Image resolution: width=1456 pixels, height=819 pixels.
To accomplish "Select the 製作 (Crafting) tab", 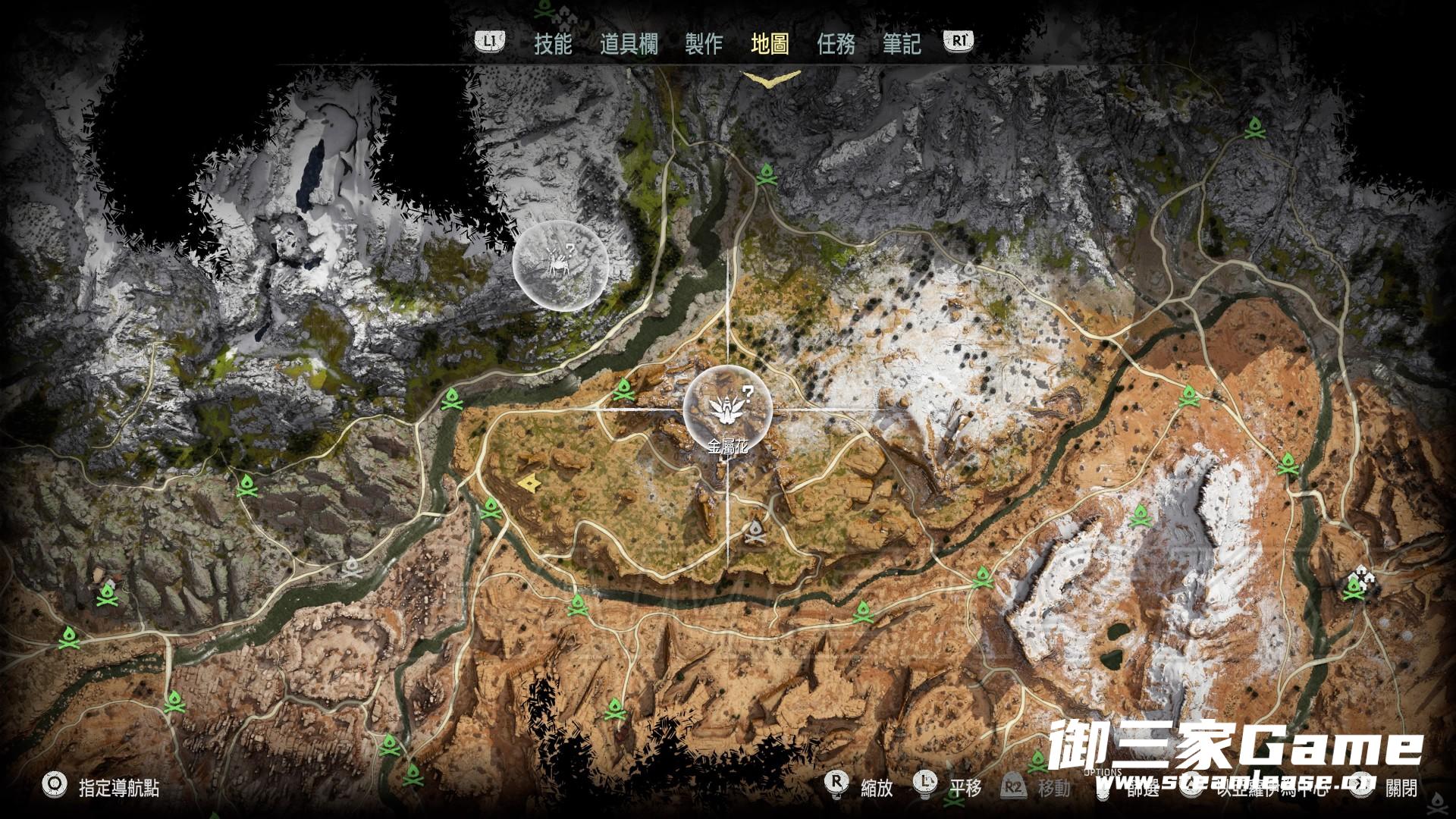I will [704, 44].
